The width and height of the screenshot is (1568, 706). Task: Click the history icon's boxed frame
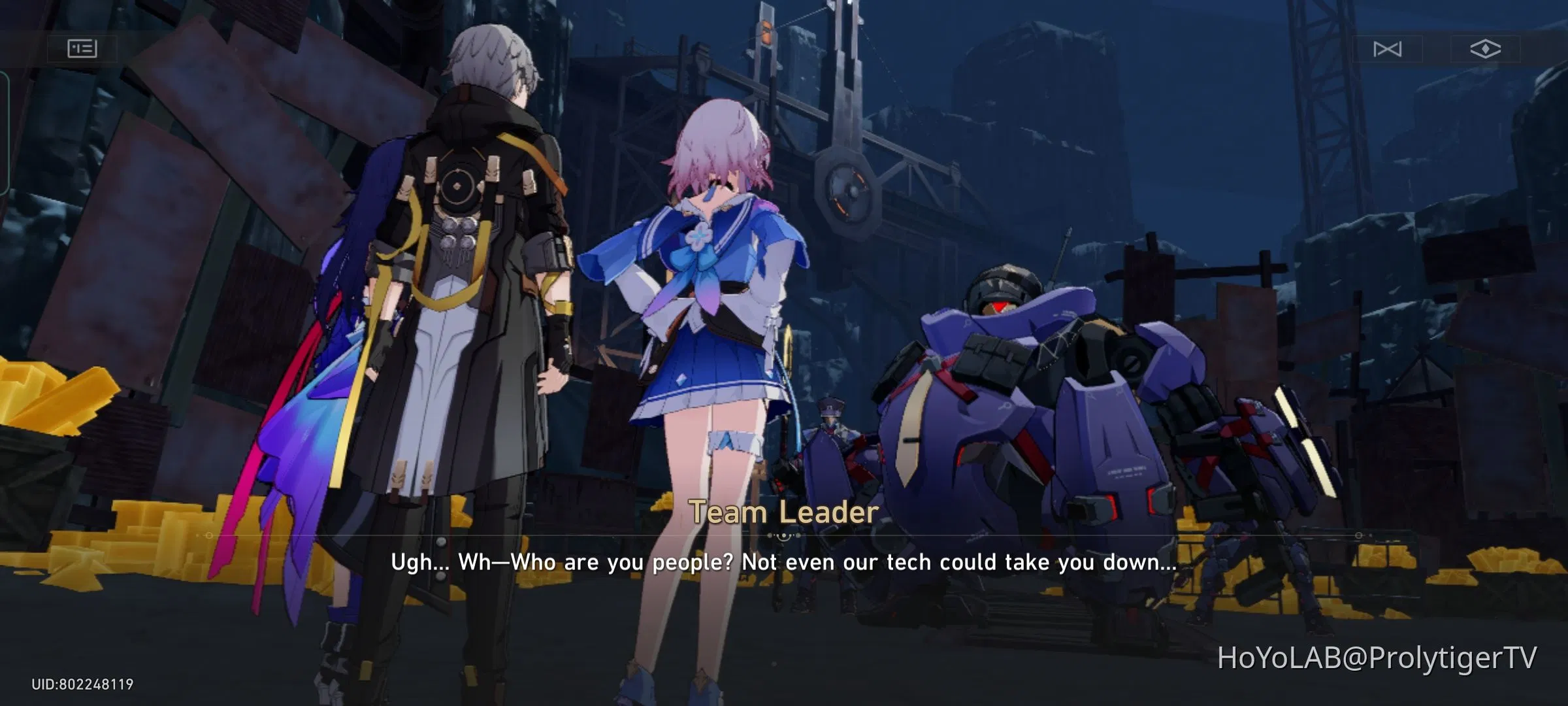[x=84, y=49]
